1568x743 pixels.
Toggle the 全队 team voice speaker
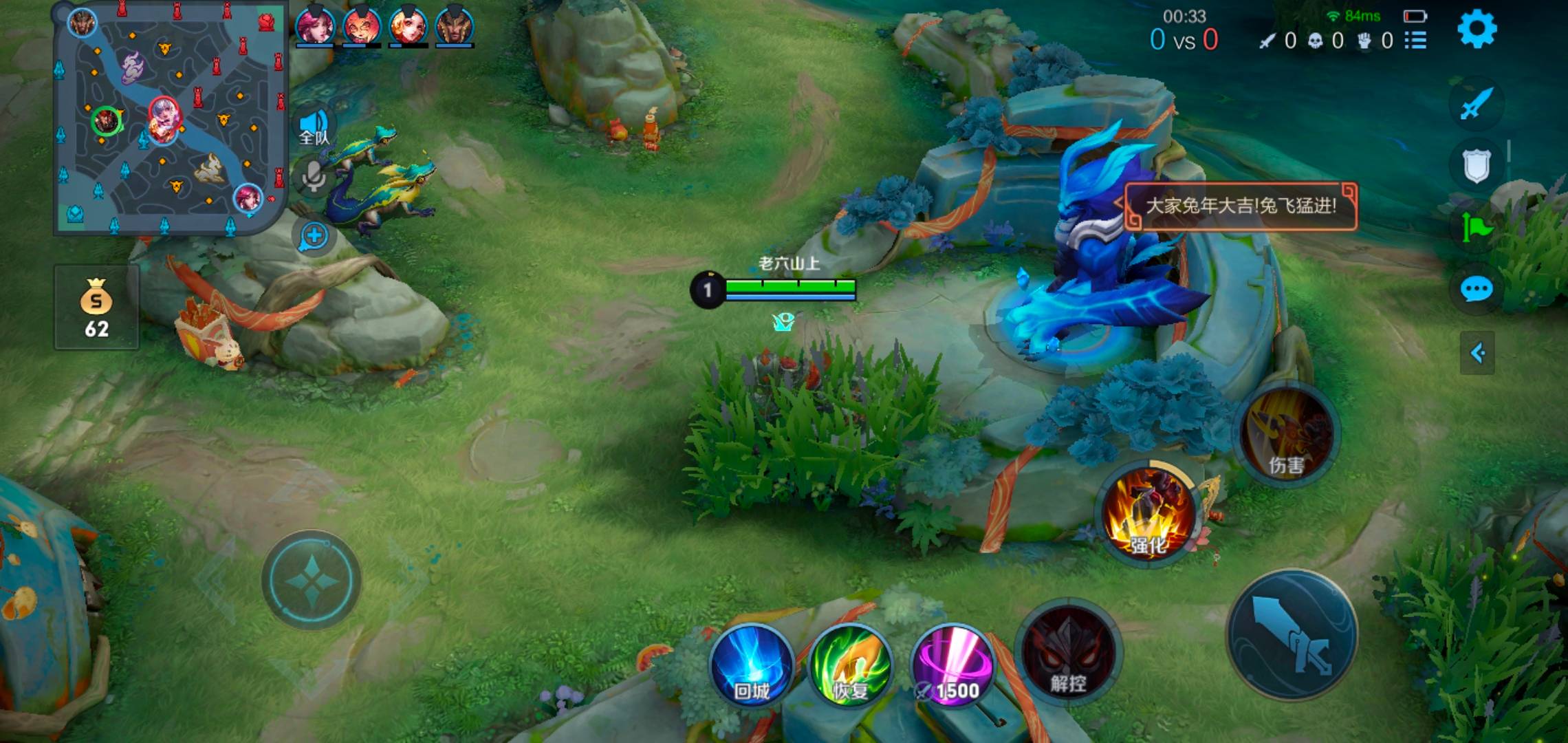click(314, 129)
